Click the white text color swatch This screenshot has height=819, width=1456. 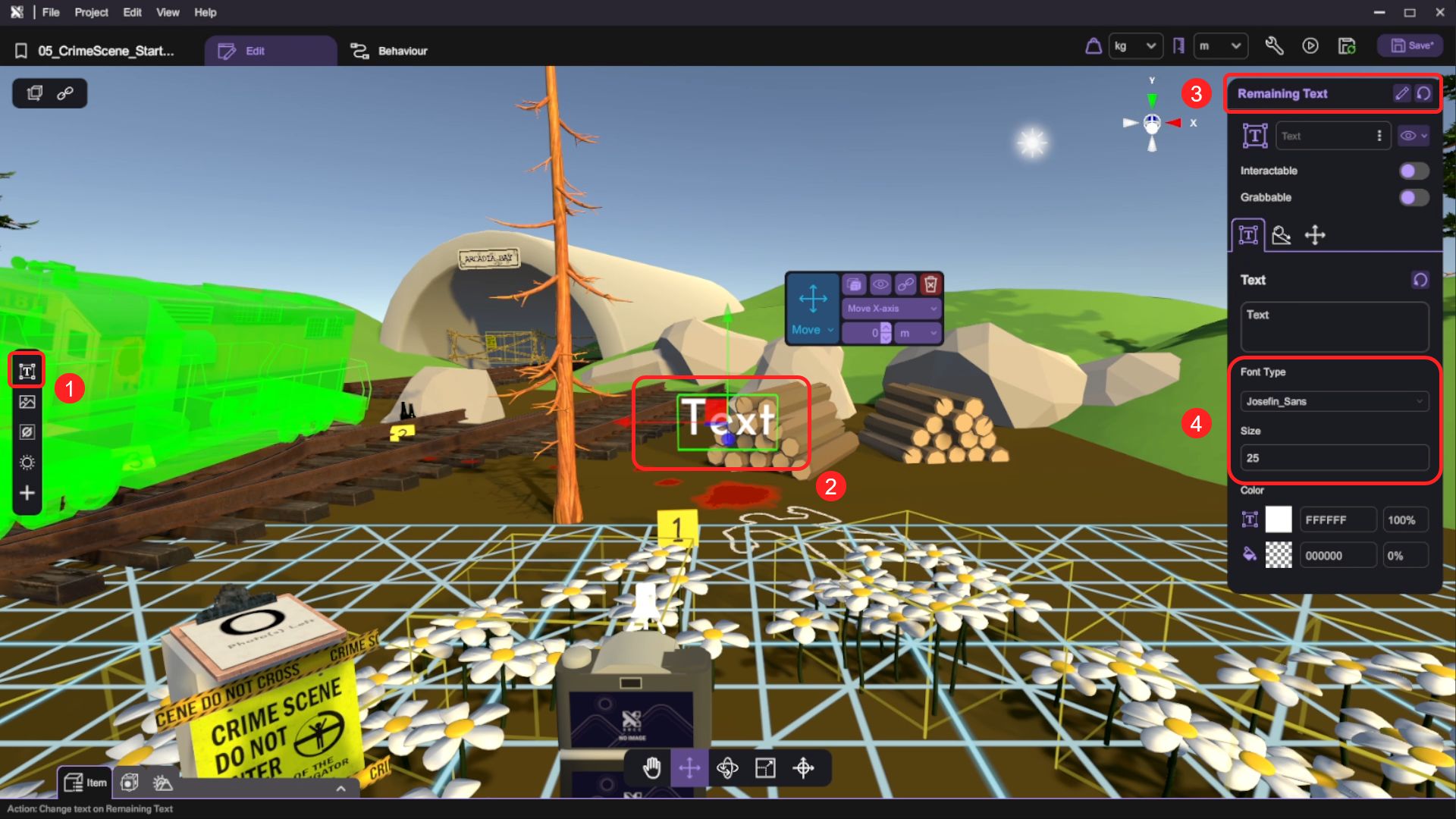[1279, 519]
